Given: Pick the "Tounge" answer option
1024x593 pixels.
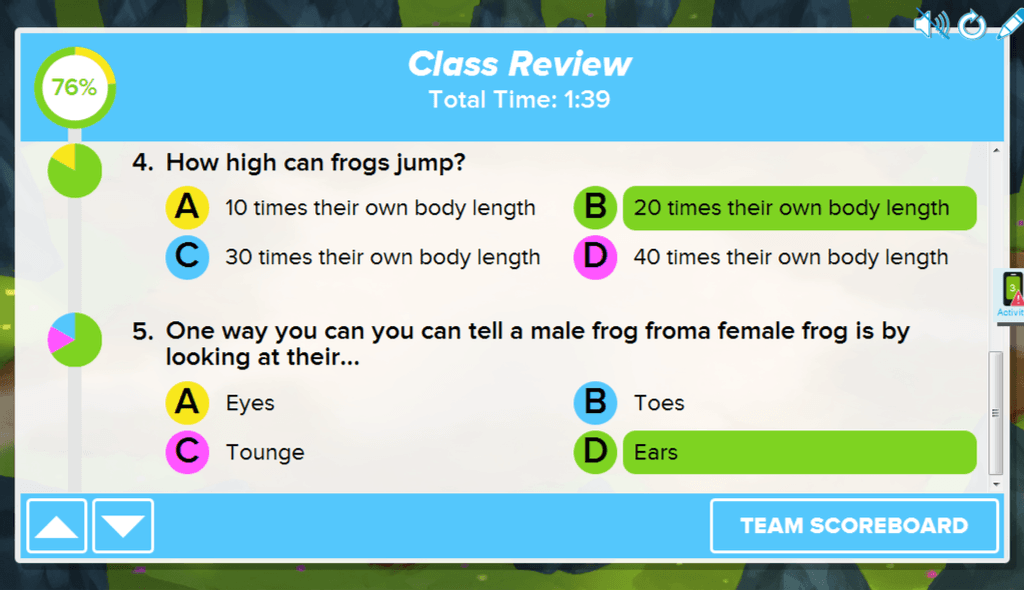Looking at the screenshot, I should point(264,452).
